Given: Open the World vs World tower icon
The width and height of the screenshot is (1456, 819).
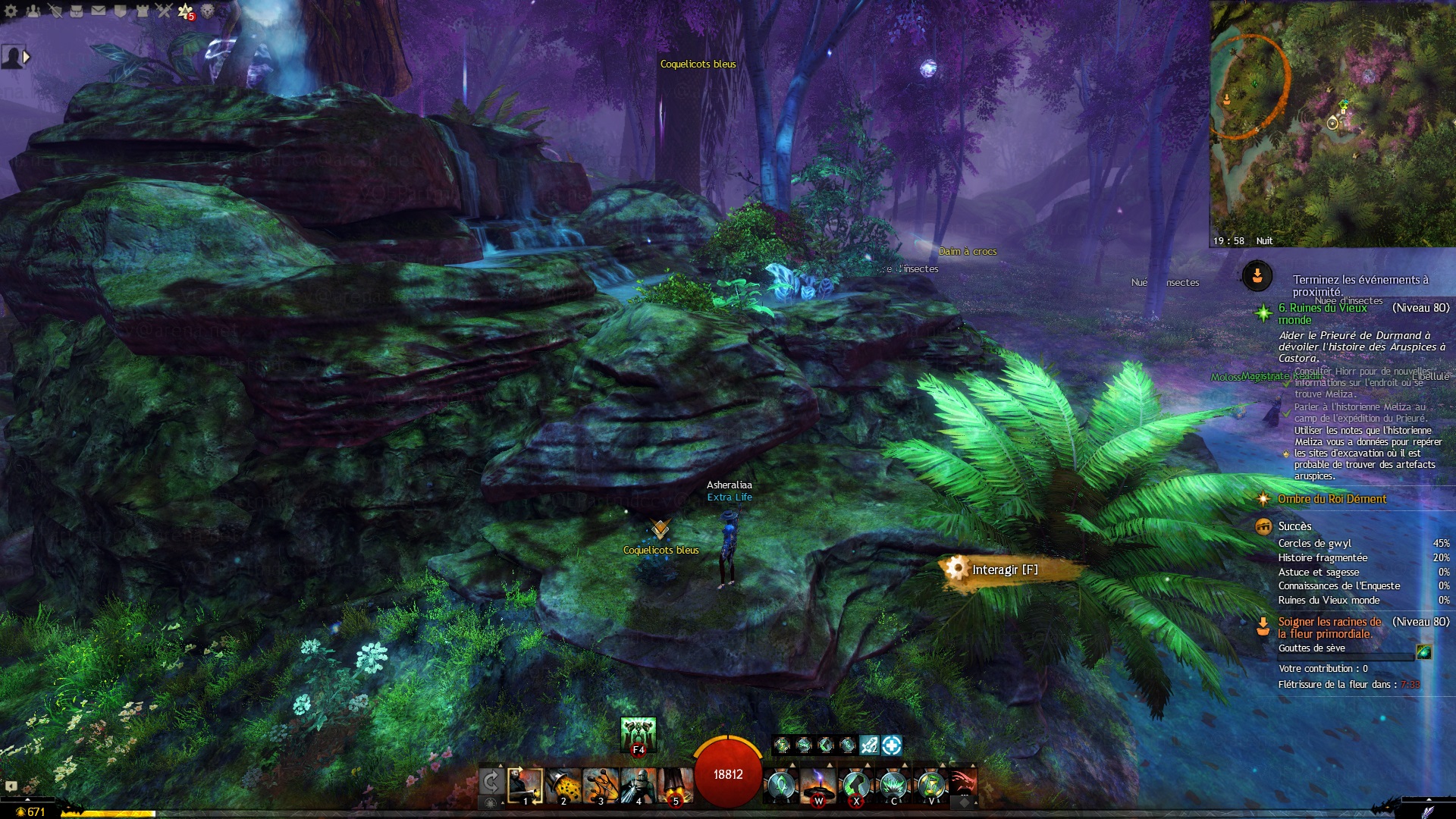Looking at the screenshot, I should coord(143,11).
